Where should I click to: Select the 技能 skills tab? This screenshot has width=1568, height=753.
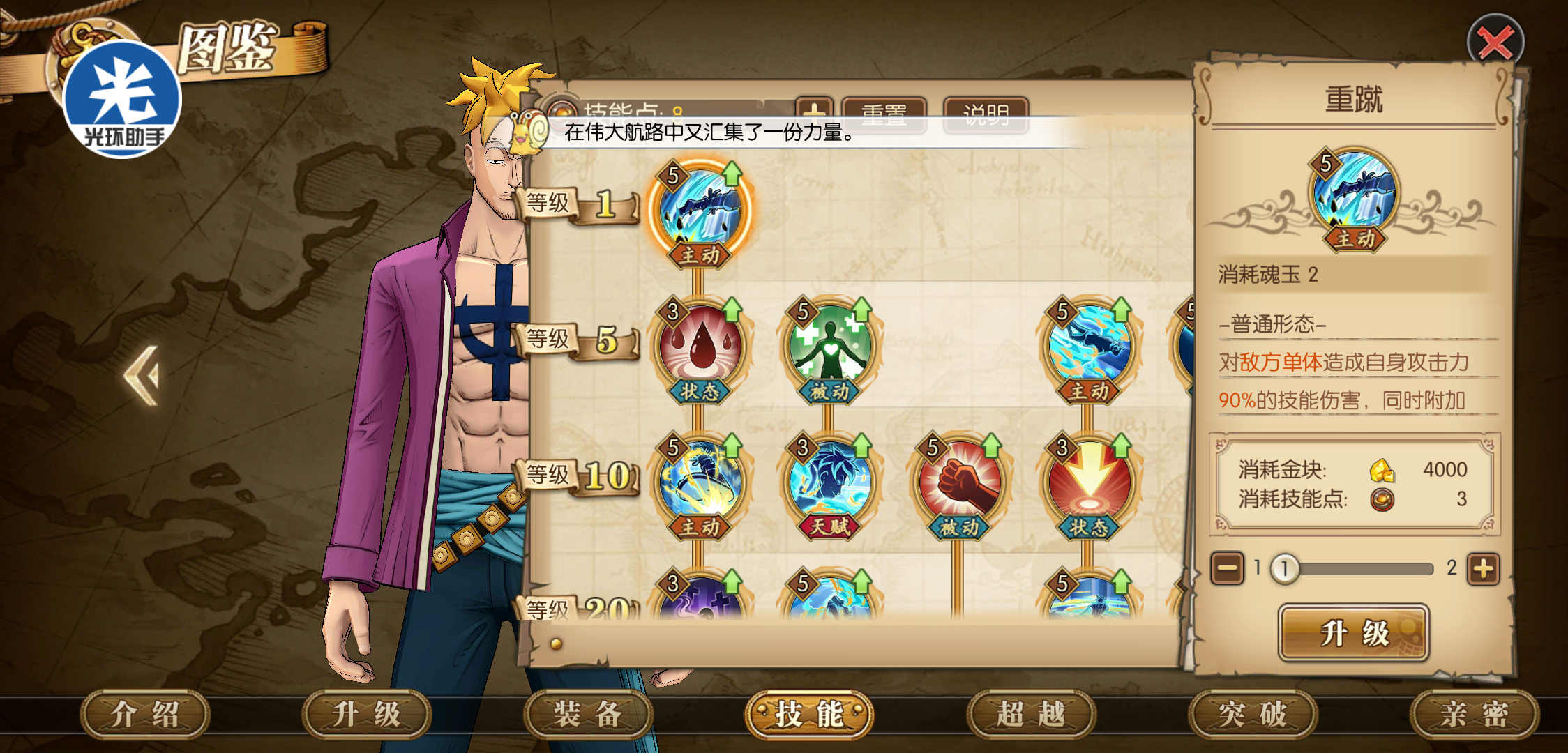click(x=809, y=715)
